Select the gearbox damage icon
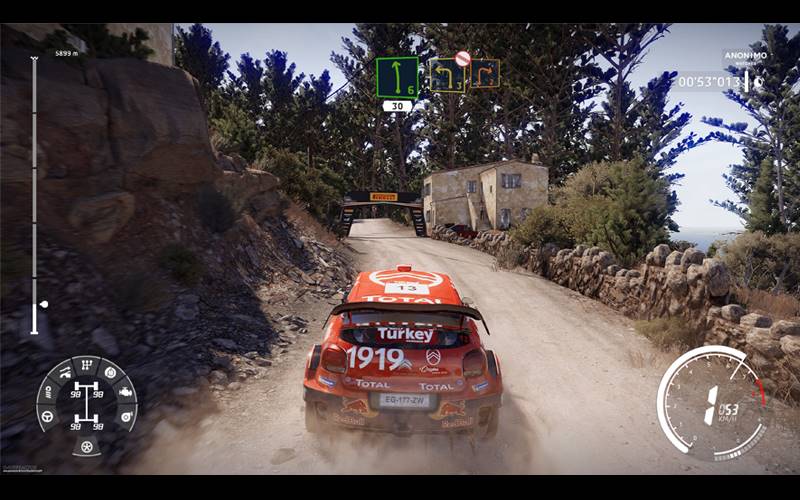Viewport: 800px width, 500px height. (87, 364)
